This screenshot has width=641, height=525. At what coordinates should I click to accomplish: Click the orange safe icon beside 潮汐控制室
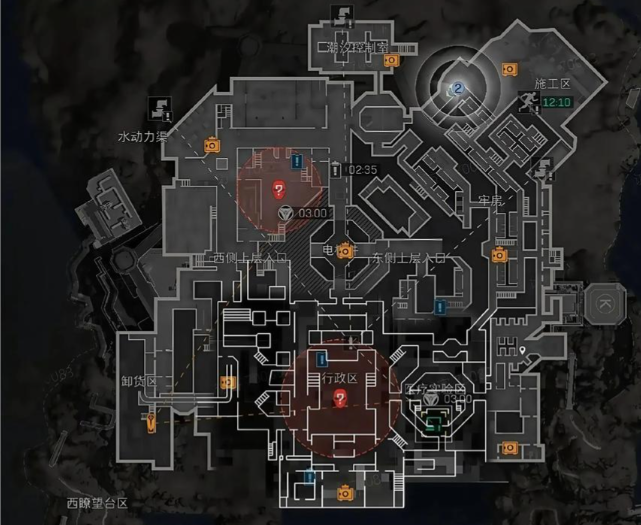point(392,60)
